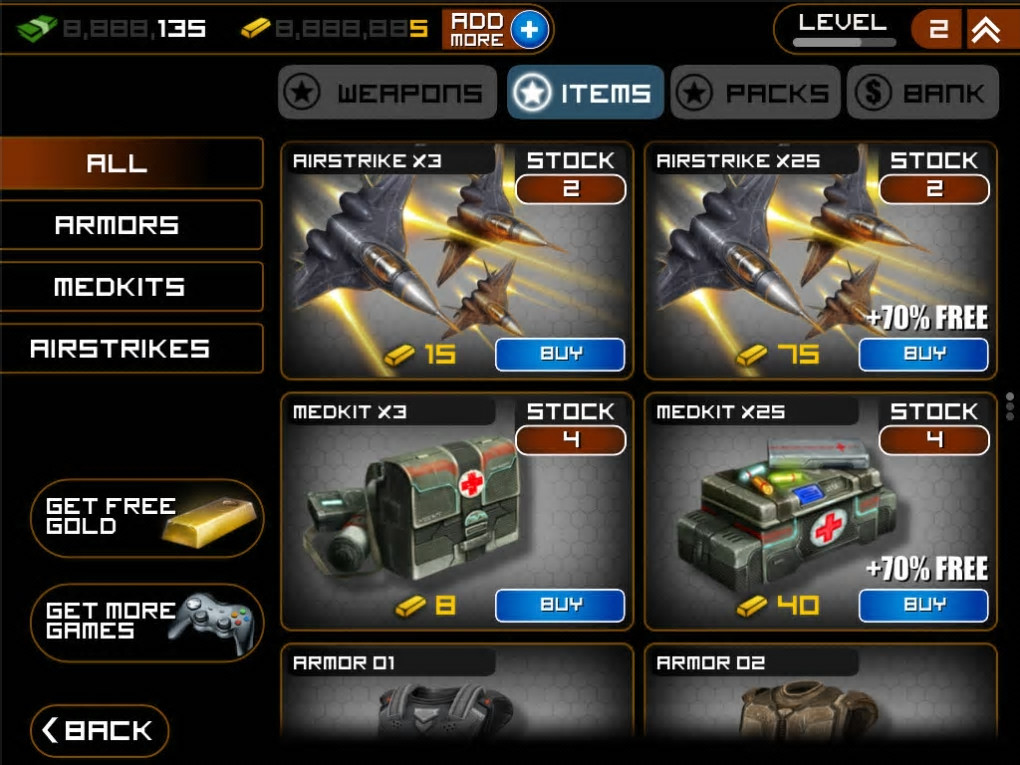
Task: Click the Add More currency button
Action: tap(496, 30)
